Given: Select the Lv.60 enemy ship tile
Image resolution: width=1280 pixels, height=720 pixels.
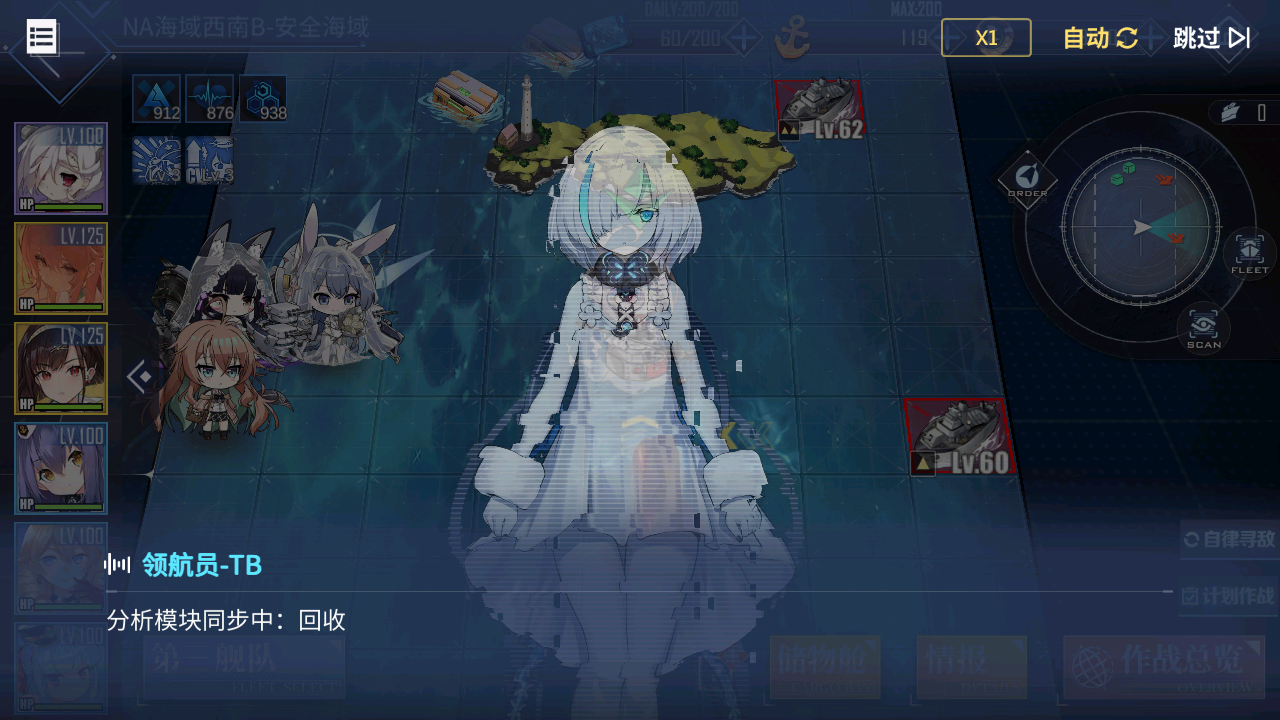Looking at the screenshot, I should [959, 437].
